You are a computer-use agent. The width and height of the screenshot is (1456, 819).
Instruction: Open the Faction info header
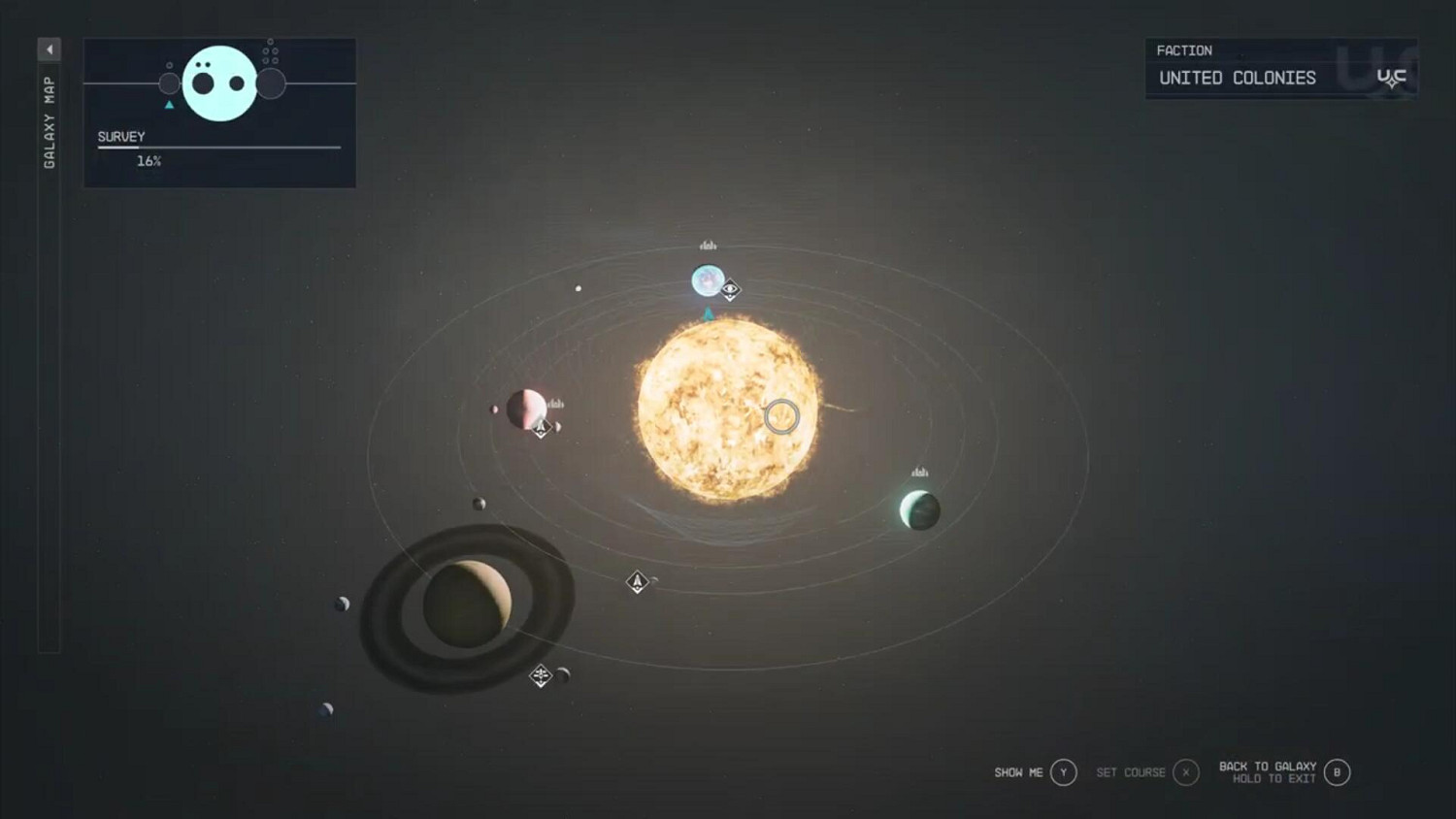[x=1184, y=50]
